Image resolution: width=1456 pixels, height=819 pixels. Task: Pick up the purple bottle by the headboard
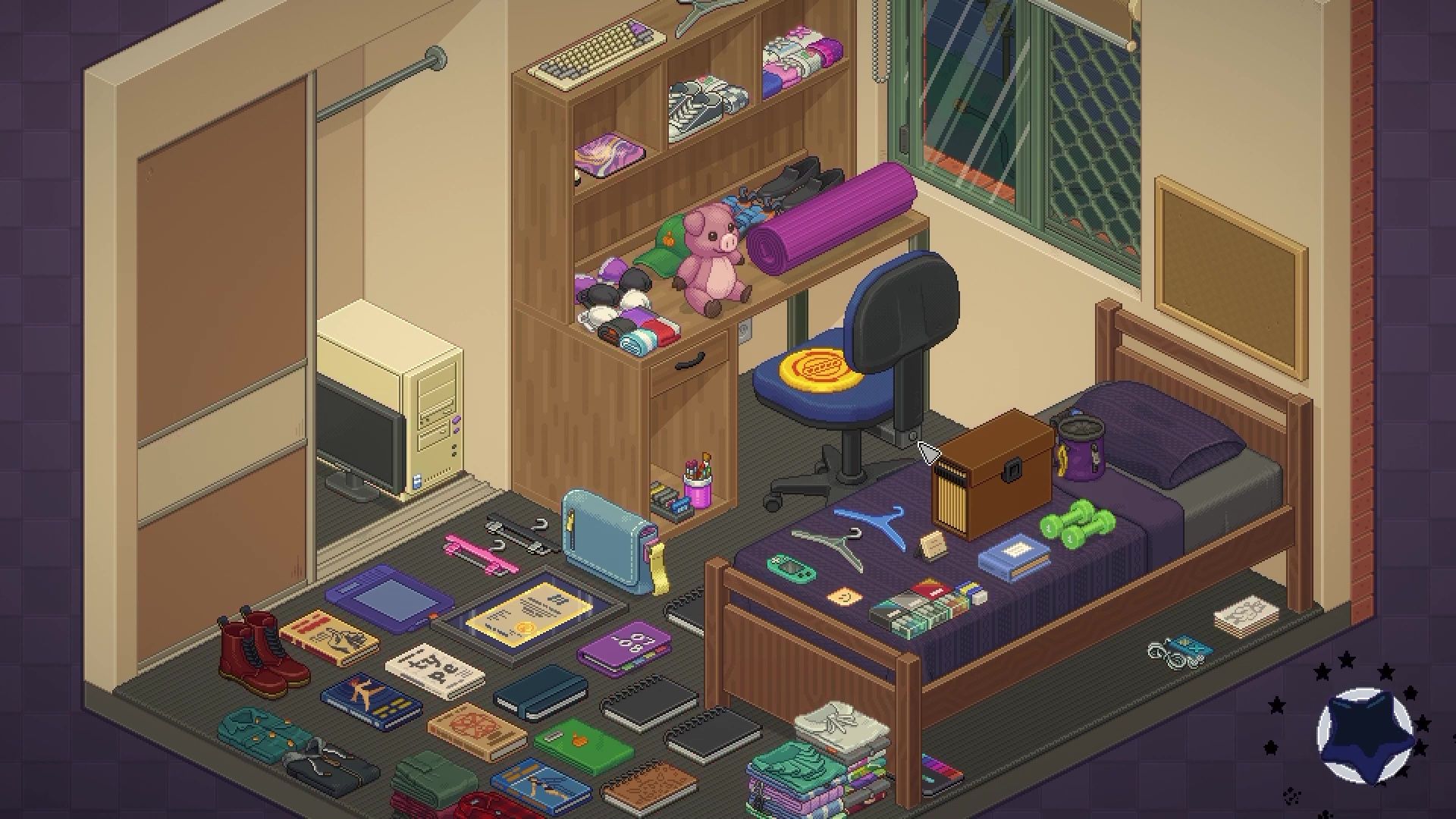[x=1078, y=447]
